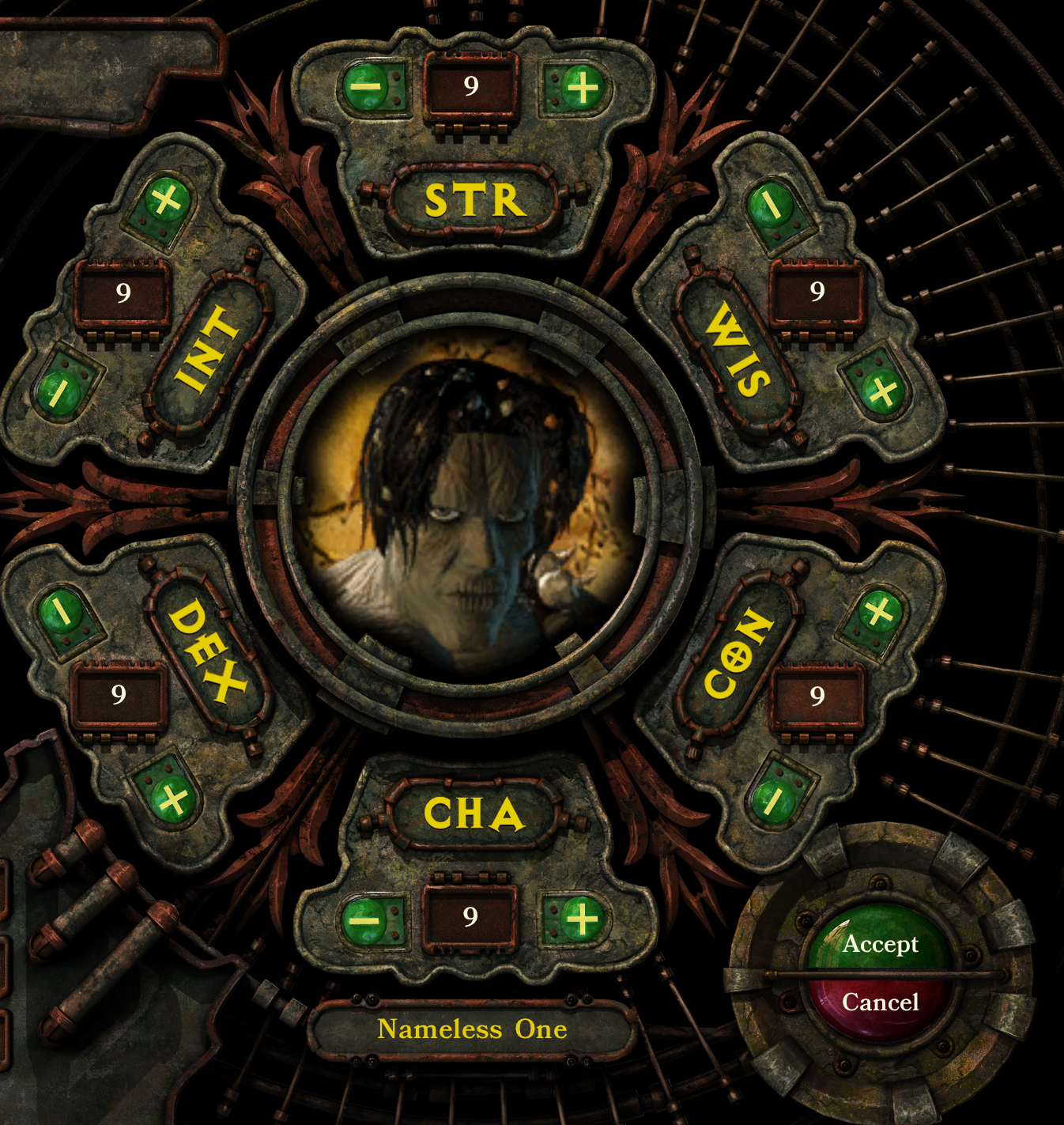
Task: Click the STR value display showing 9
Action: coord(470,87)
